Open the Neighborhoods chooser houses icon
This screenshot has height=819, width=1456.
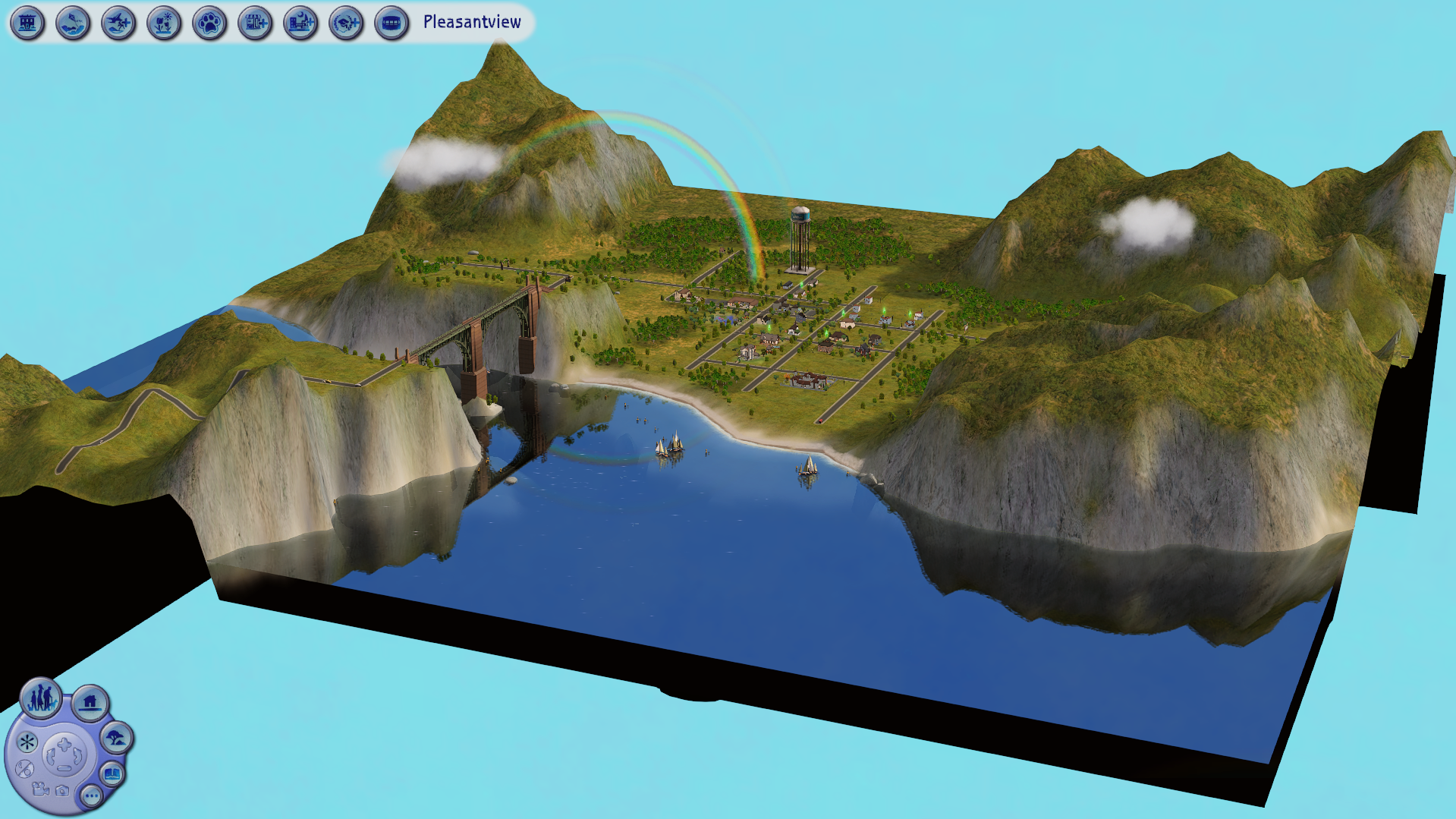tap(27, 23)
